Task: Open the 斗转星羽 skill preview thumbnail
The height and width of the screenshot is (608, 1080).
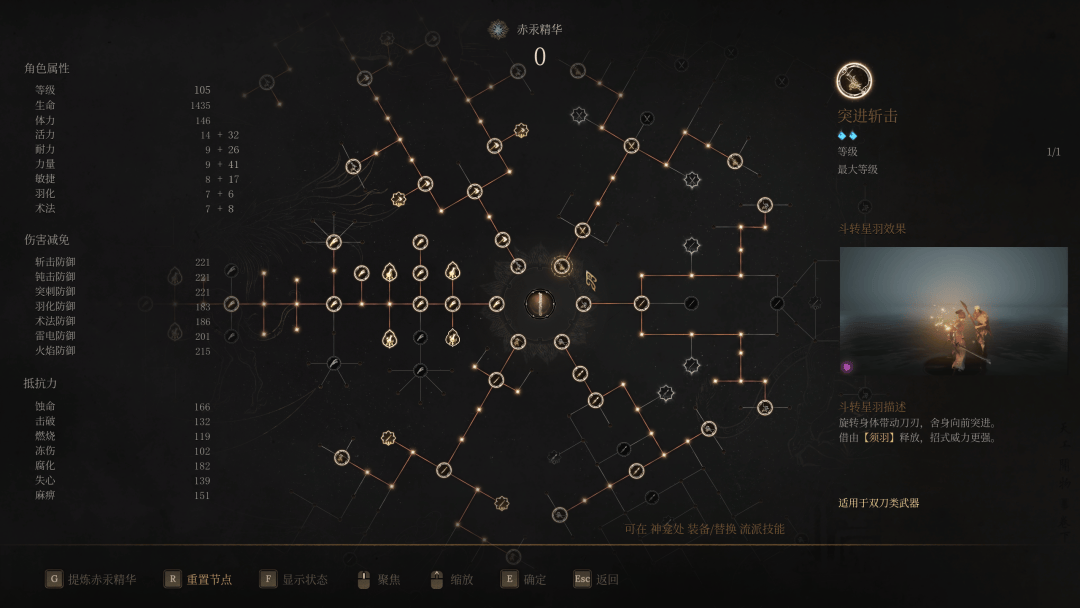Action: pyautogui.click(x=953, y=311)
